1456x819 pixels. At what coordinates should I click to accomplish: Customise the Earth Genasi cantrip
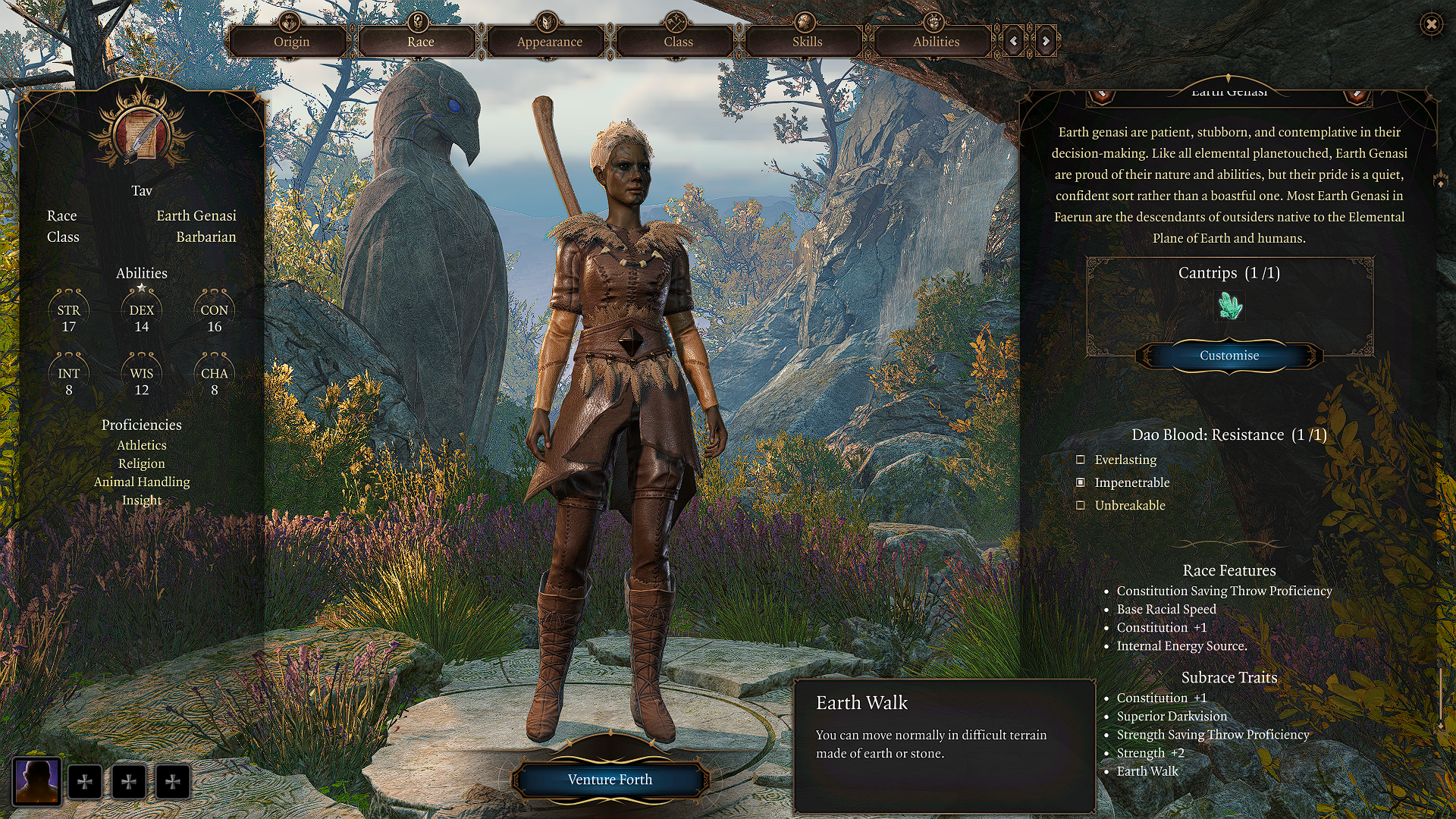click(x=1228, y=356)
